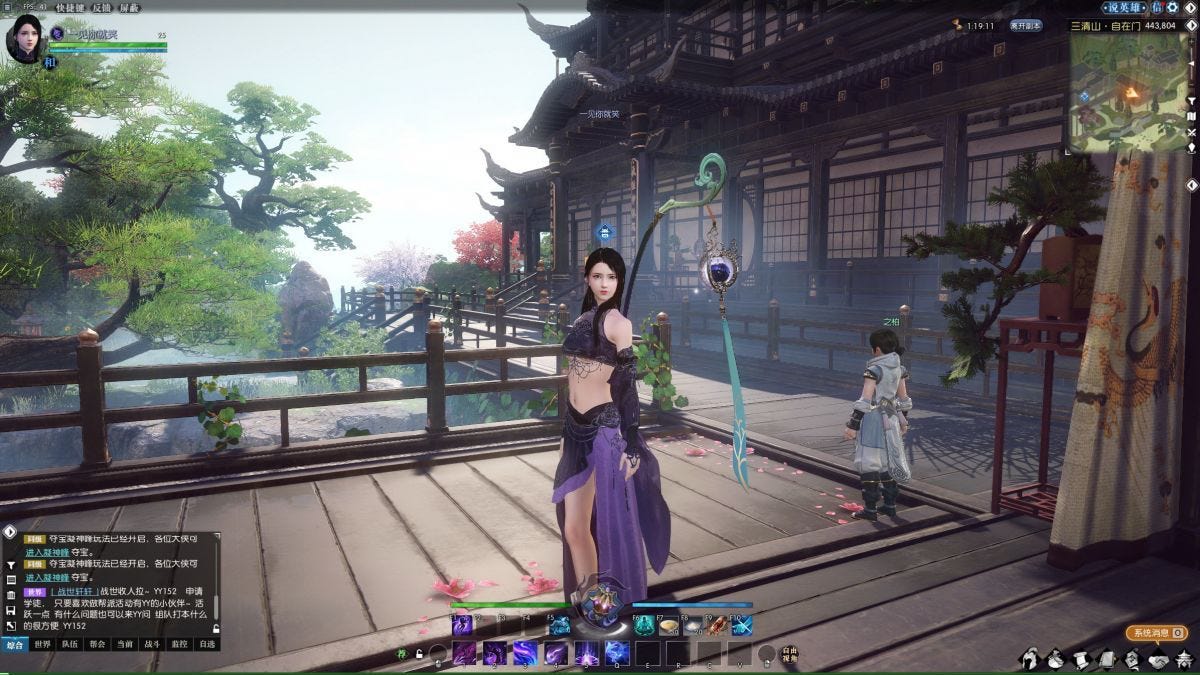Open the 信 mail icon
The width and height of the screenshot is (1200, 675).
click(1156, 7)
